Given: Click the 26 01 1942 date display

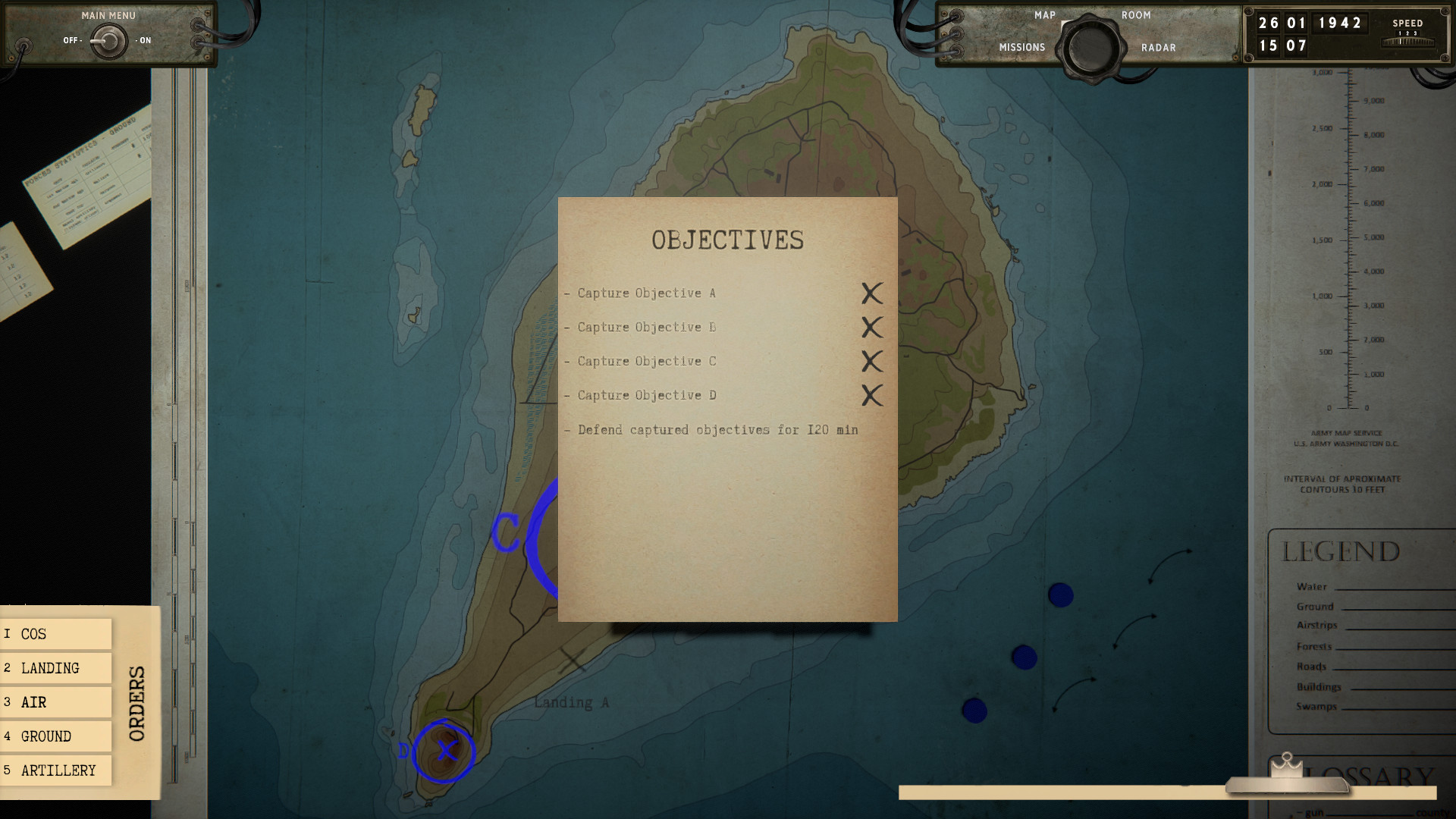Looking at the screenshot, I should point(1308,23).
